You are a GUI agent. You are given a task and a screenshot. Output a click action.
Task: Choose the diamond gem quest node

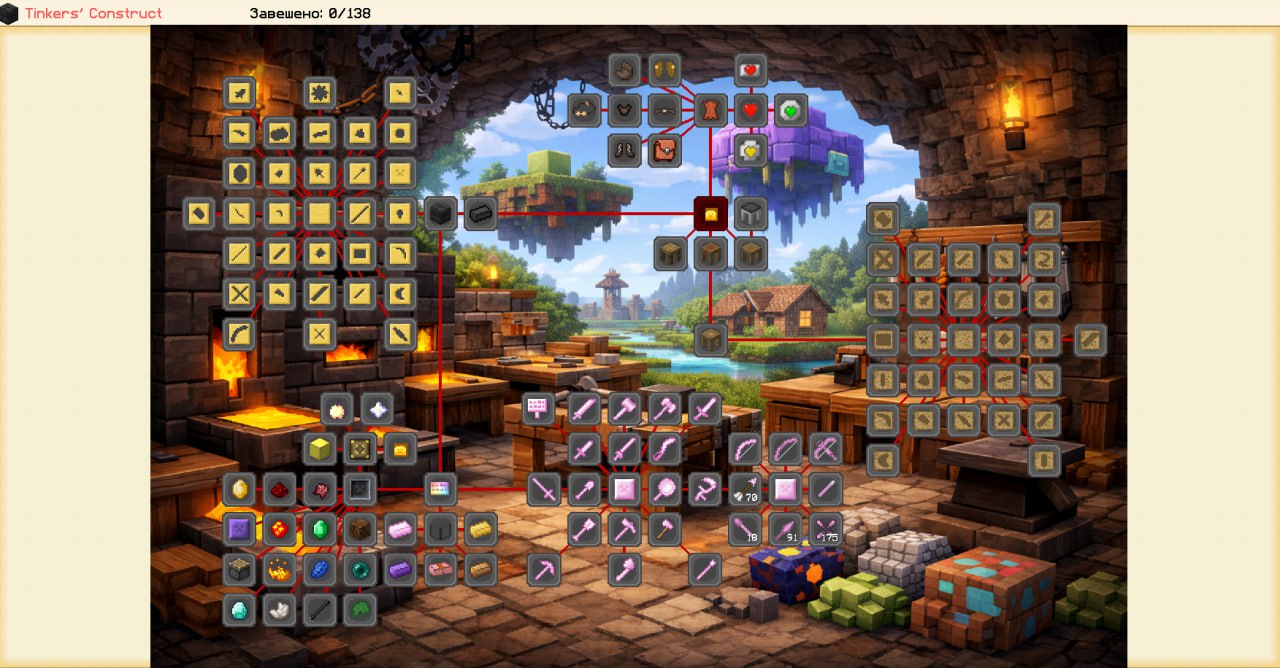click(x=239, y=609)
